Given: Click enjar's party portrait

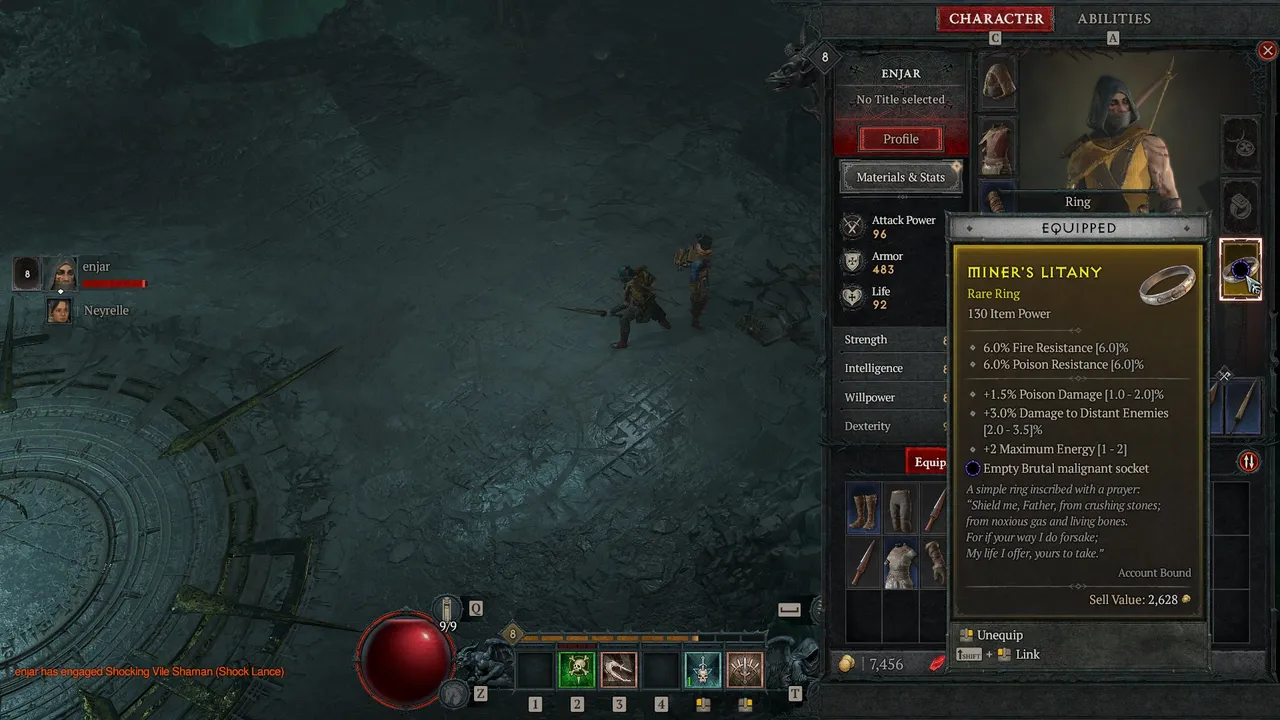Looking at the screenshot, I should tap(62, 273).
